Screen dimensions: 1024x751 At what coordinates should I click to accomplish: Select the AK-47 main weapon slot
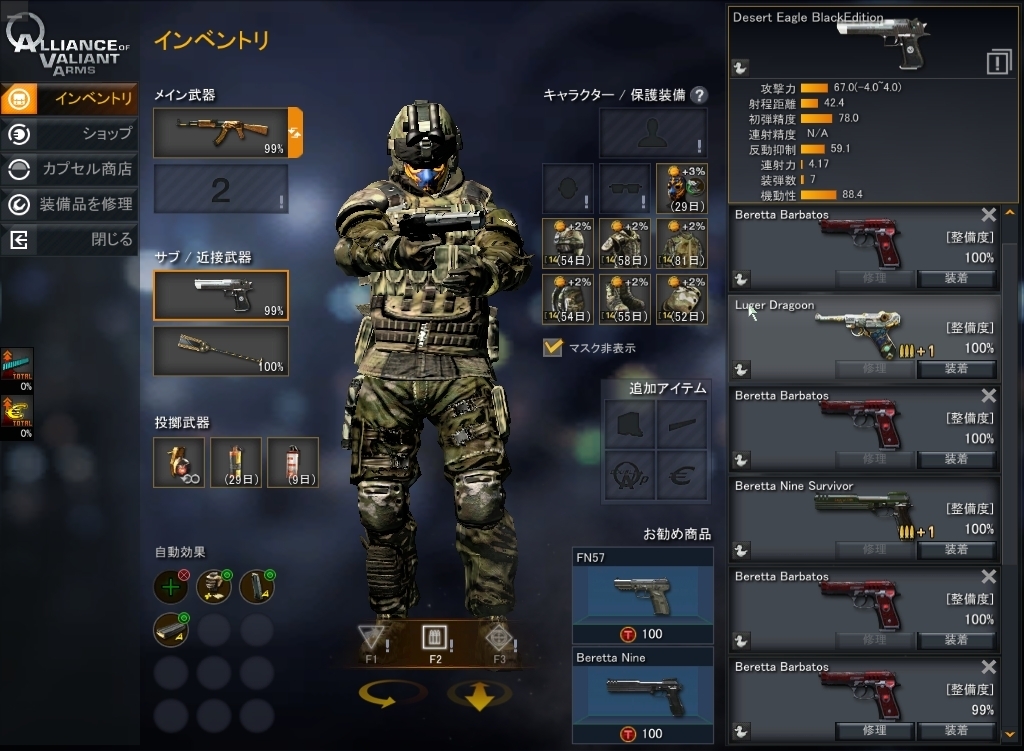click(x=221, y=133)
